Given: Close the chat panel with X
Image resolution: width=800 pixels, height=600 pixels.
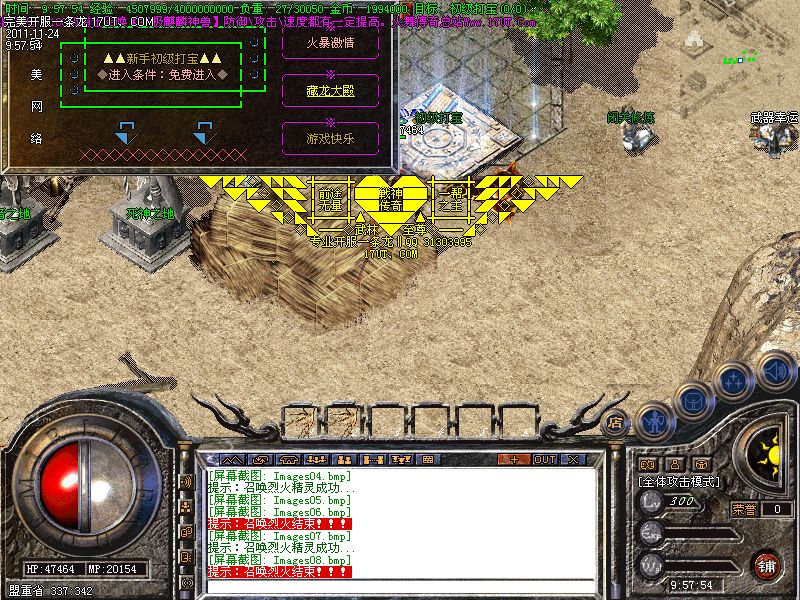Looking at the screenshot, I should click(573, 460).
